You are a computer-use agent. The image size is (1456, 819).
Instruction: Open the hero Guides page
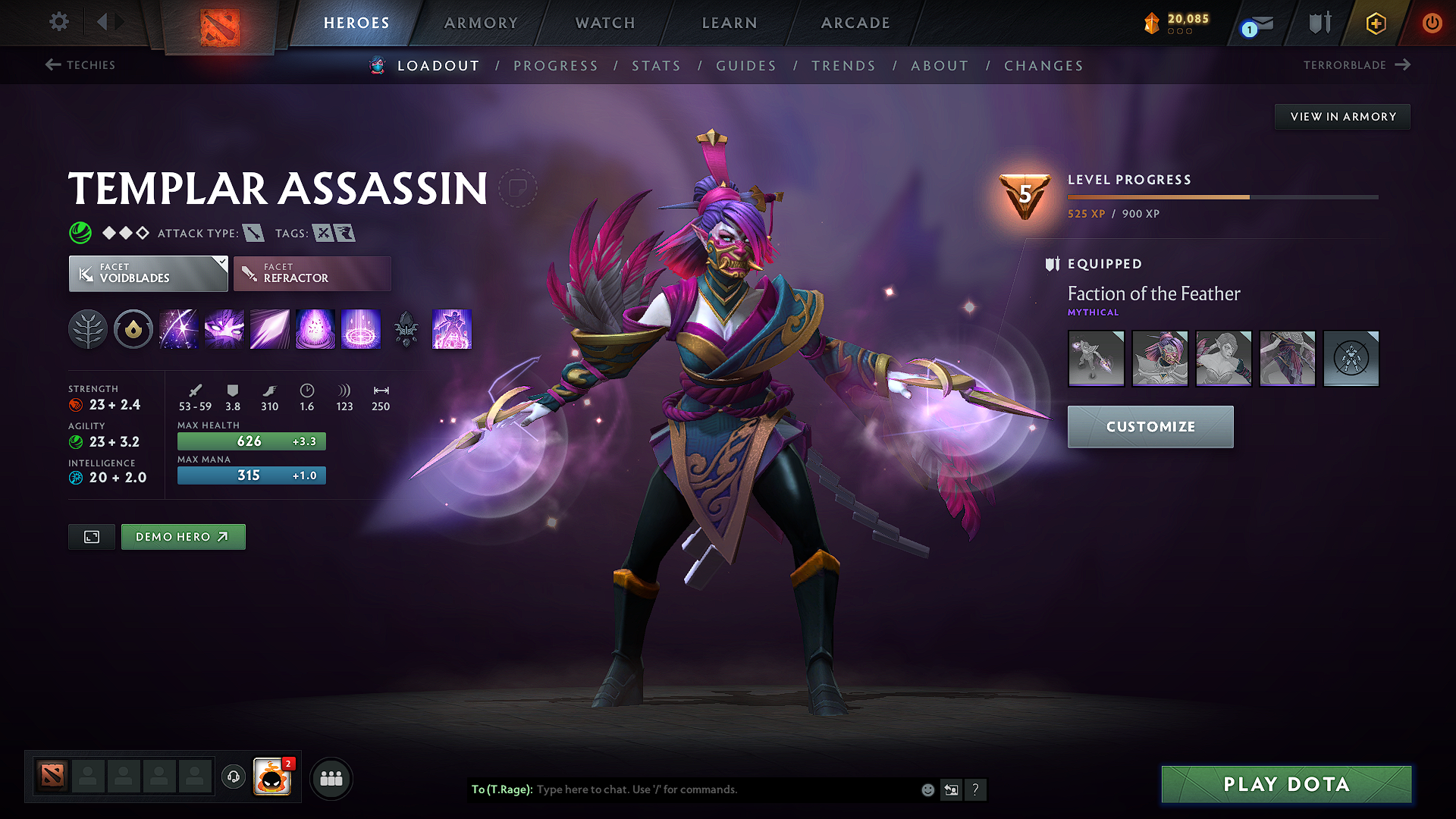tap(746, 66)
